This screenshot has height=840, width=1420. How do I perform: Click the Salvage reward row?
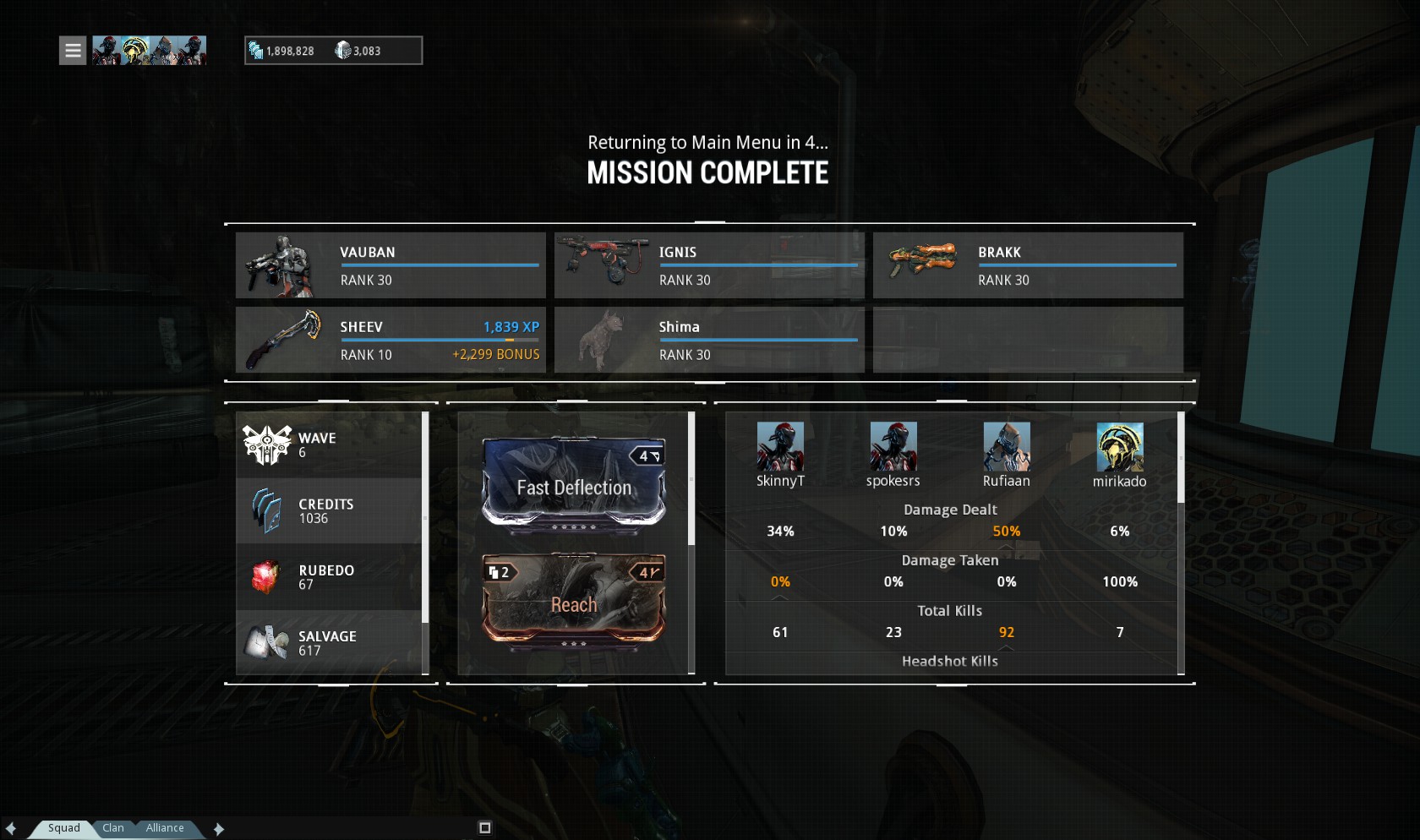tap(329, 643)
